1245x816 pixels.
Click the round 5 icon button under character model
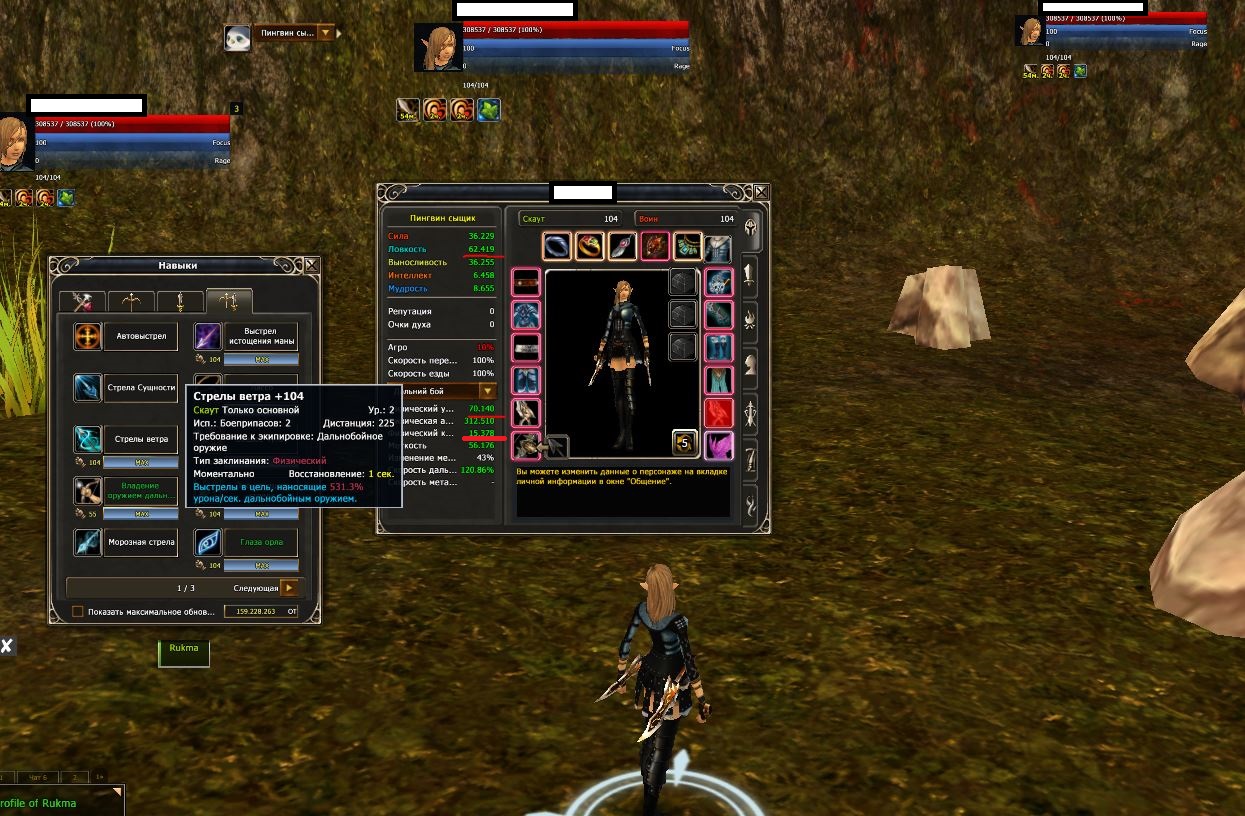point(685,441)
